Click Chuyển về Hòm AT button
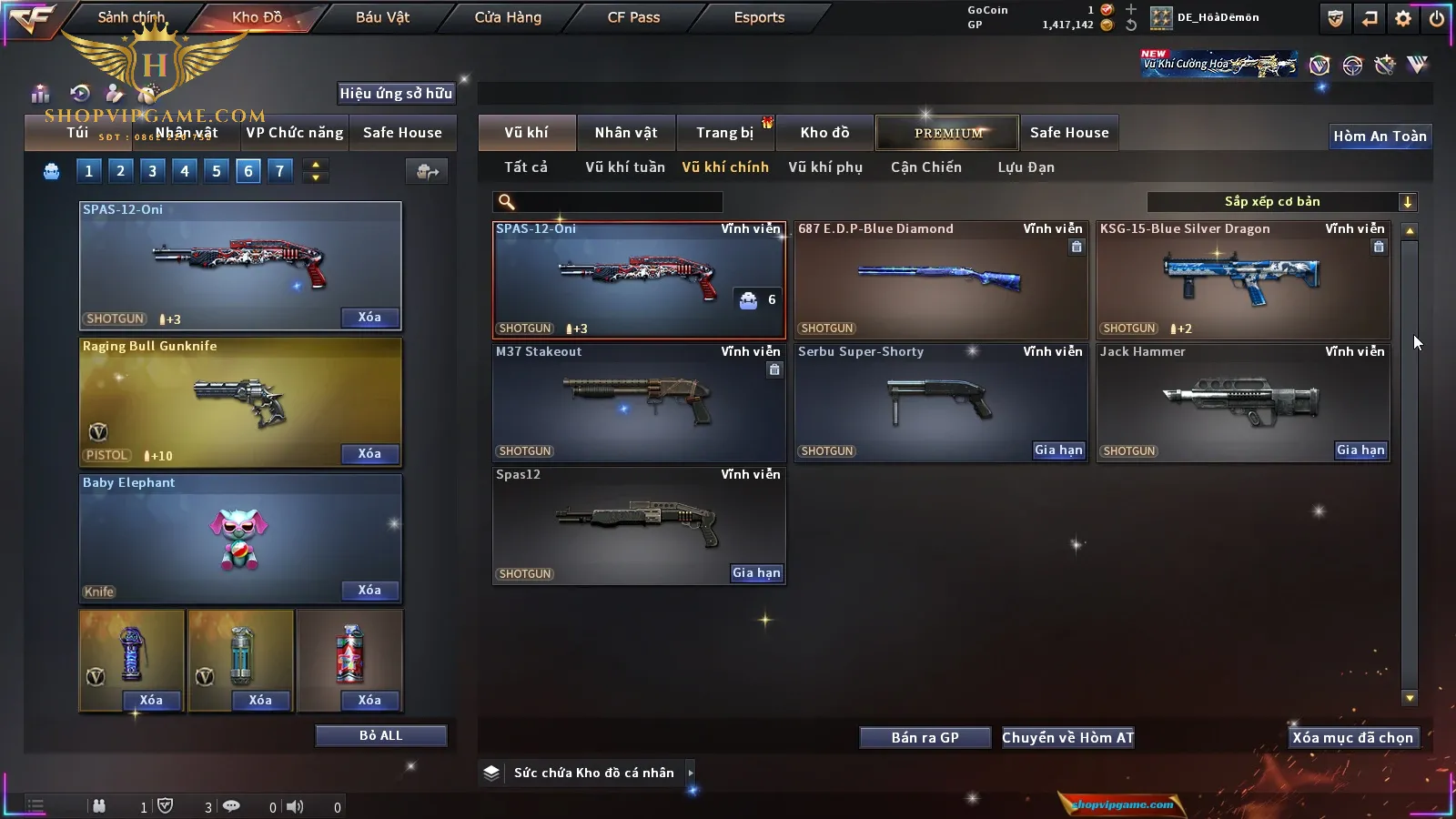This screenshot has width=1456, height=819. point(1067,737)
